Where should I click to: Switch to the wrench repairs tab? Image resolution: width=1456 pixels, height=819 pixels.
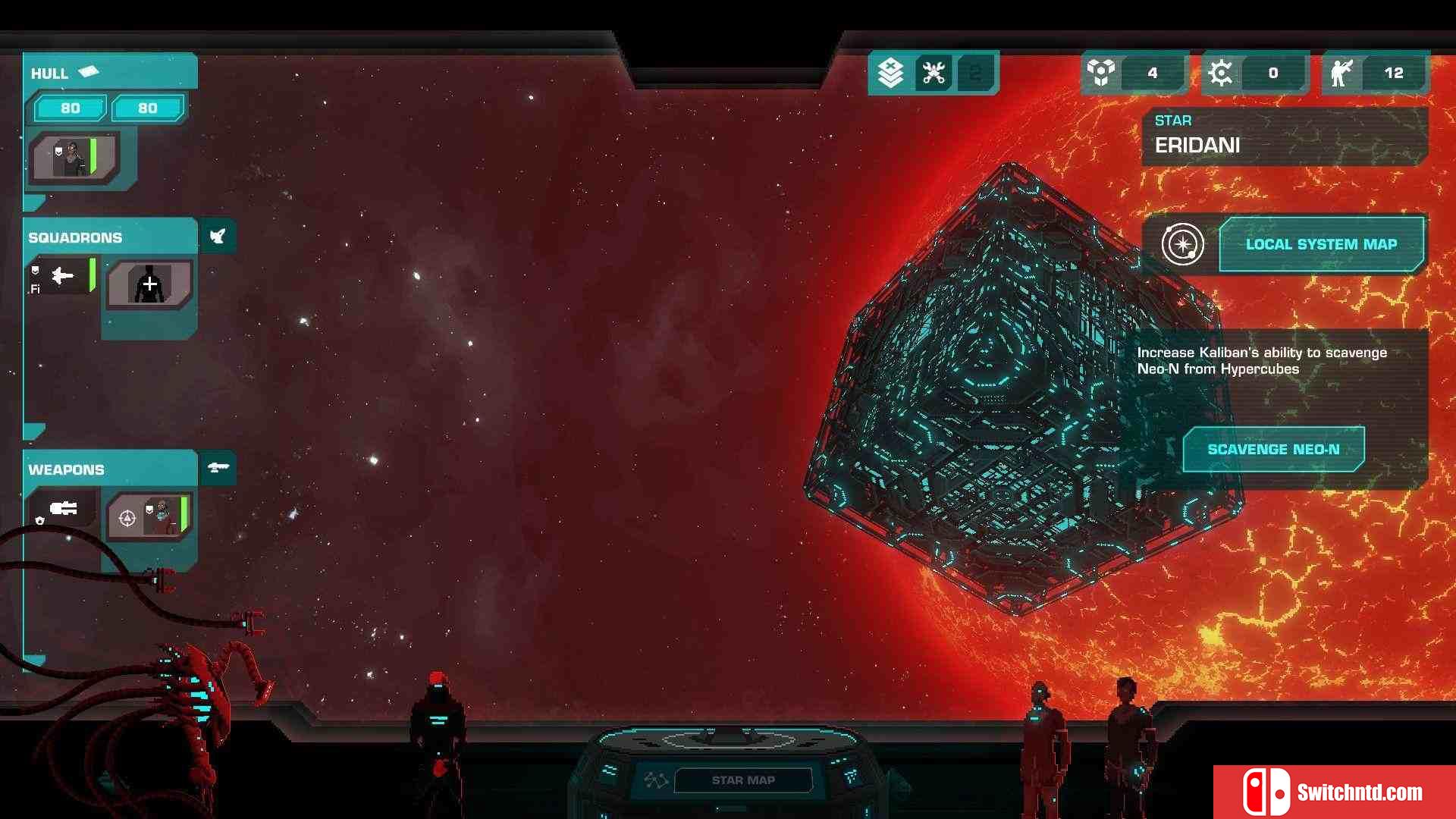[x=933, y=73]
